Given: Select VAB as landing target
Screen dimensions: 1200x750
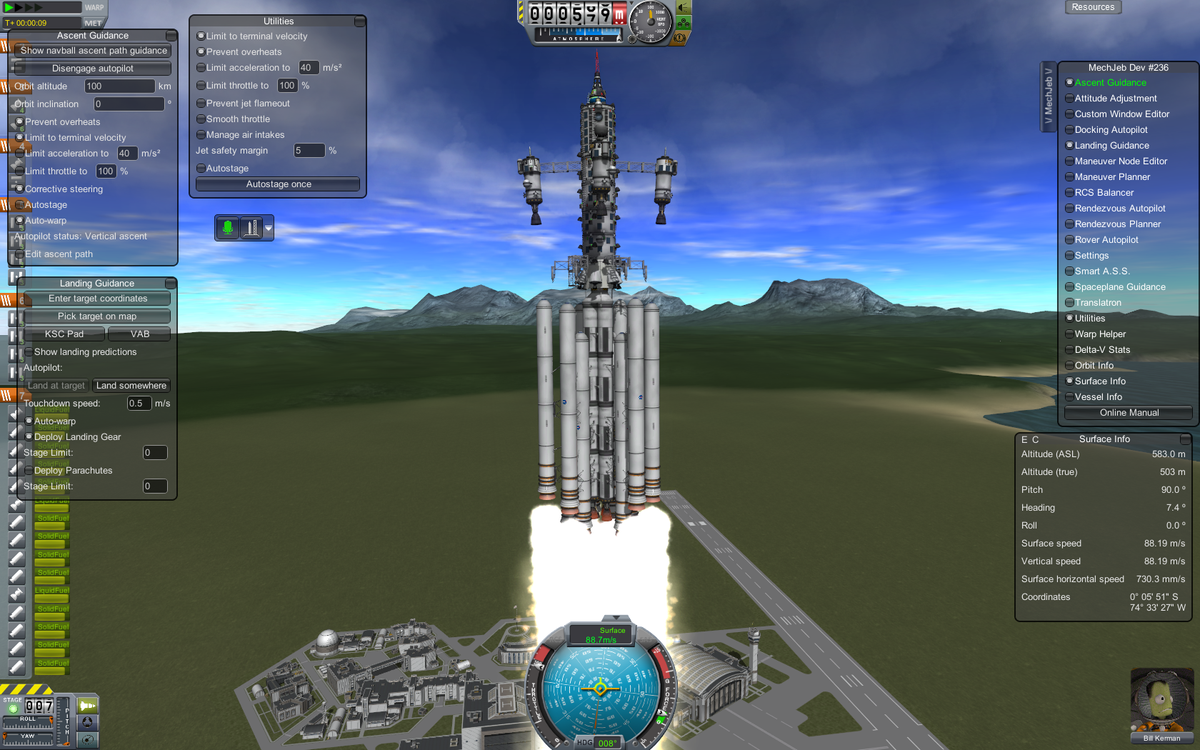Looking at the screenshot, I should 139,334.
